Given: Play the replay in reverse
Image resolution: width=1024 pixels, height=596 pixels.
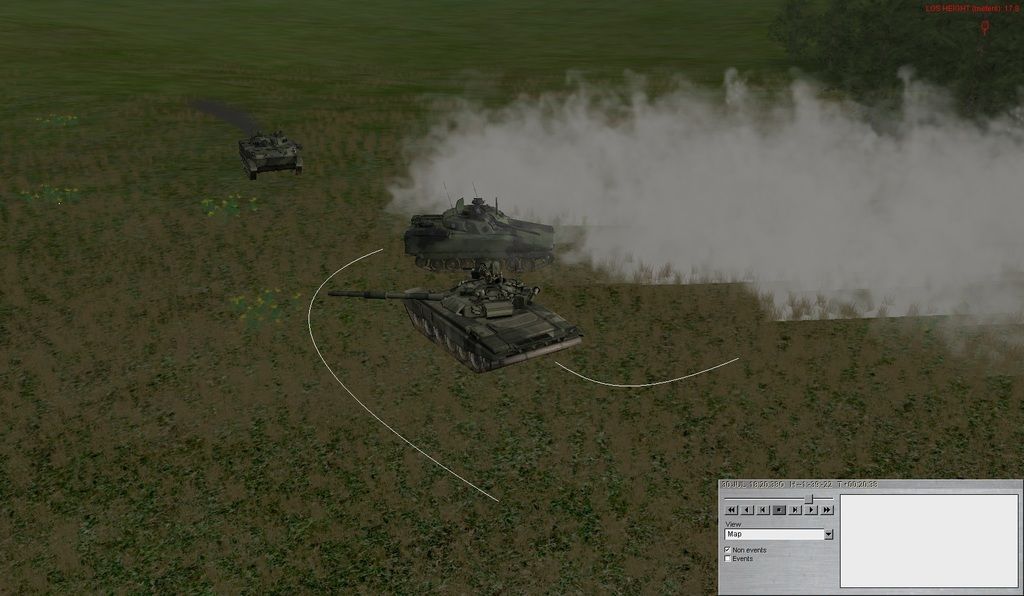Looking at the screenshot, I should [x=747, y=510].
